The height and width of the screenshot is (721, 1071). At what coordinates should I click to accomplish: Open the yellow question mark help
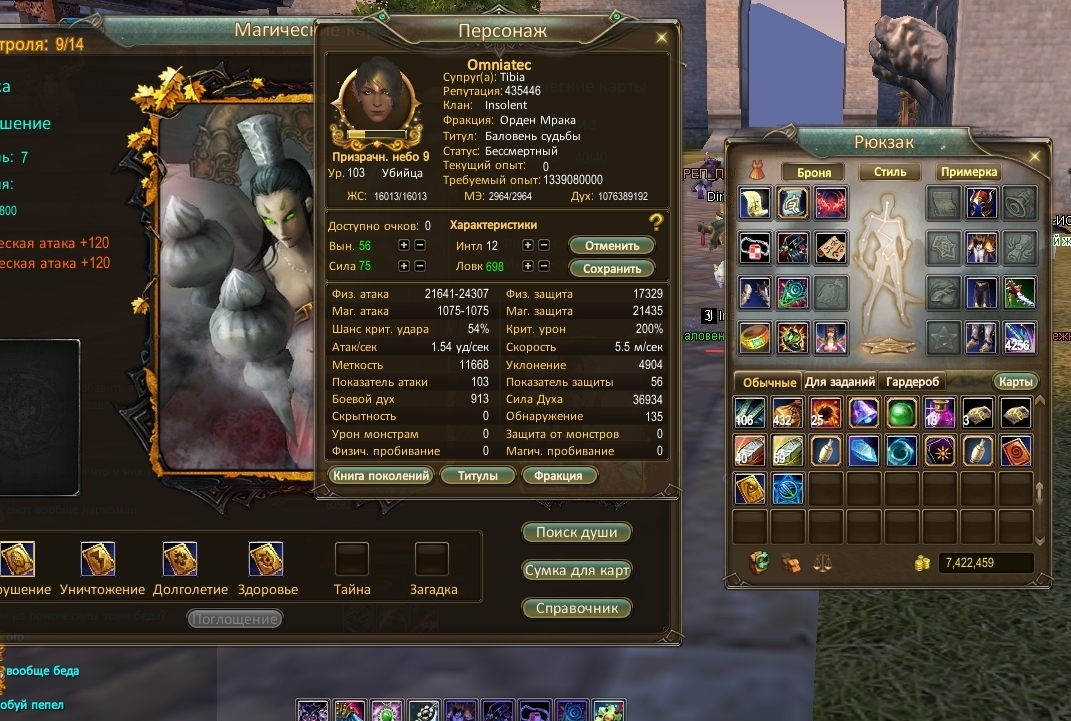[656, 222]
